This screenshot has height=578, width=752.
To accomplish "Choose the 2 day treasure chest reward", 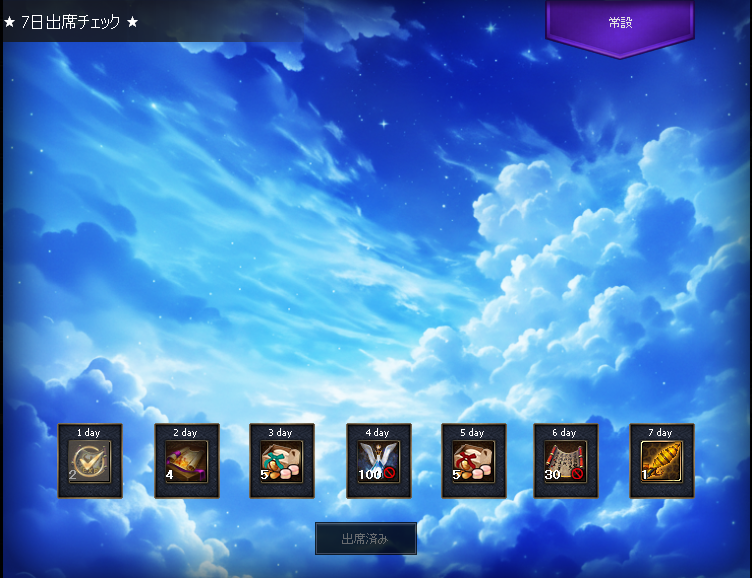I will pyautogui.click(x=187, y=462).
